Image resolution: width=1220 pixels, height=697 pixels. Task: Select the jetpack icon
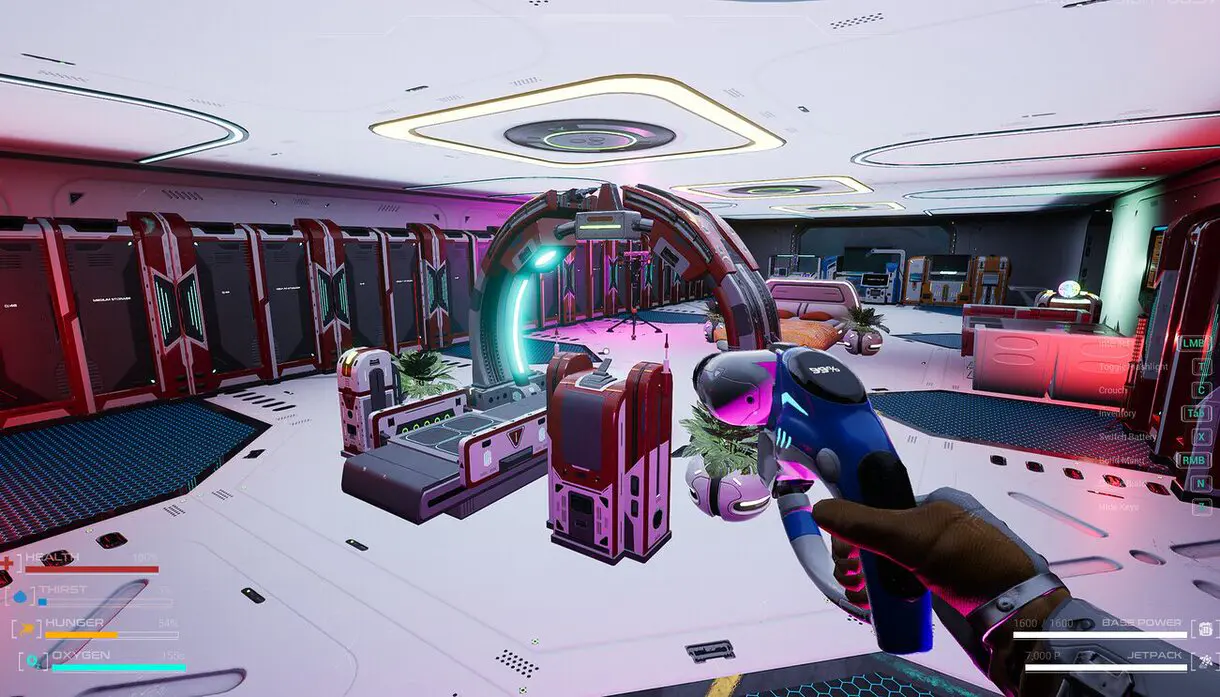[x=1205, y=661]
